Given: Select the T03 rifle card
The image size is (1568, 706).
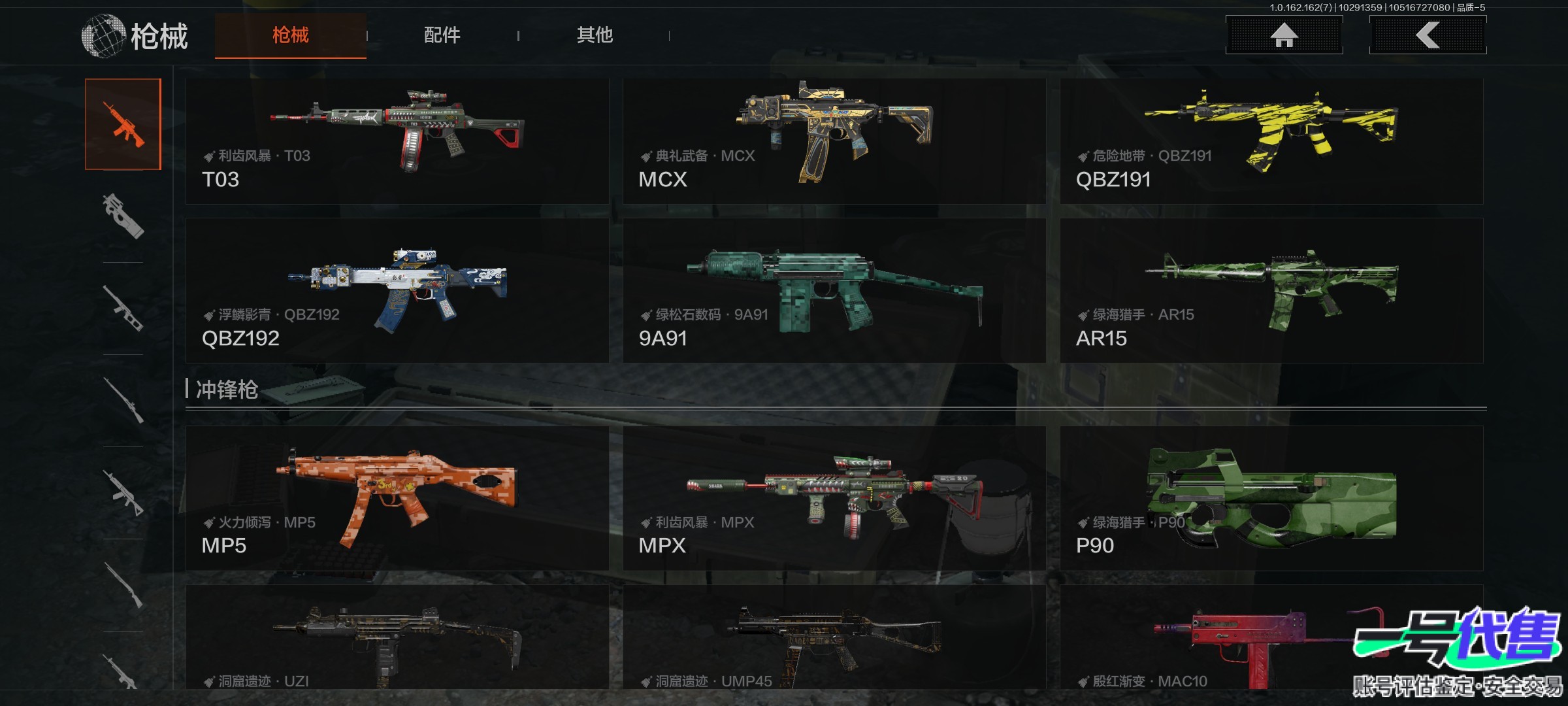Looking at the screenshot, I should (x=397, y=141).
